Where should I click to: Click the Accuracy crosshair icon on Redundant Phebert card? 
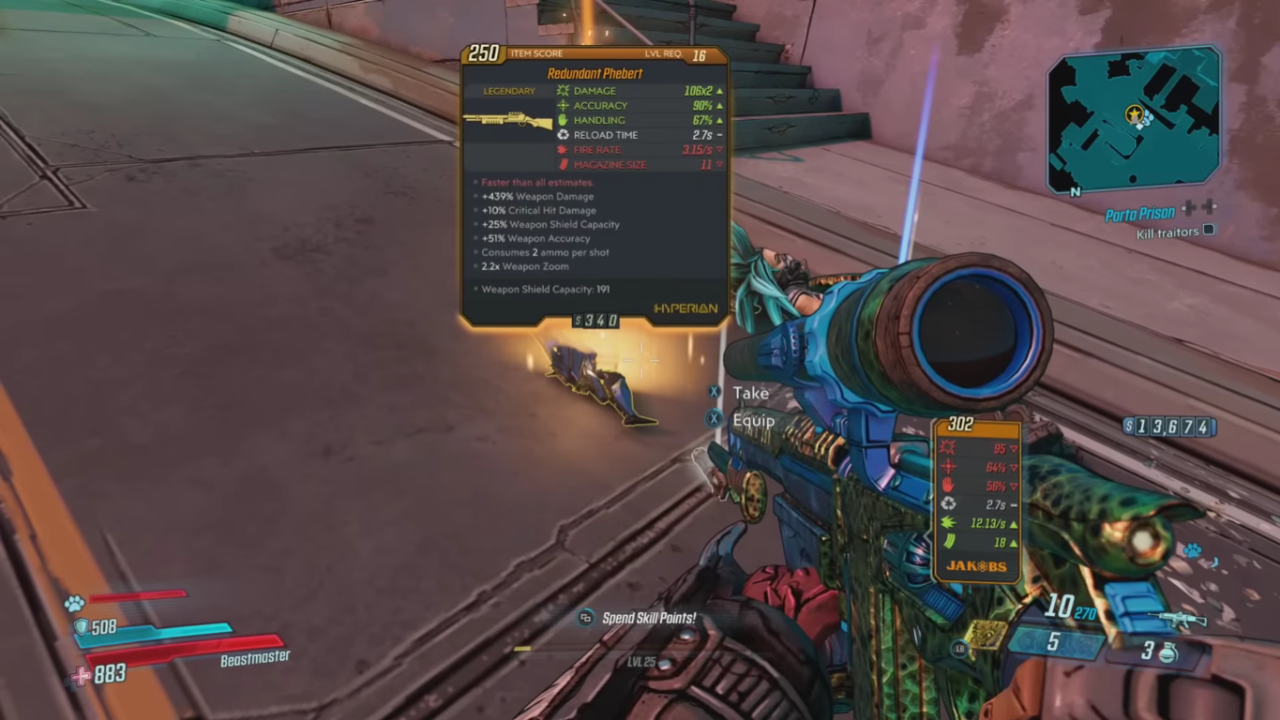[563, 105]
